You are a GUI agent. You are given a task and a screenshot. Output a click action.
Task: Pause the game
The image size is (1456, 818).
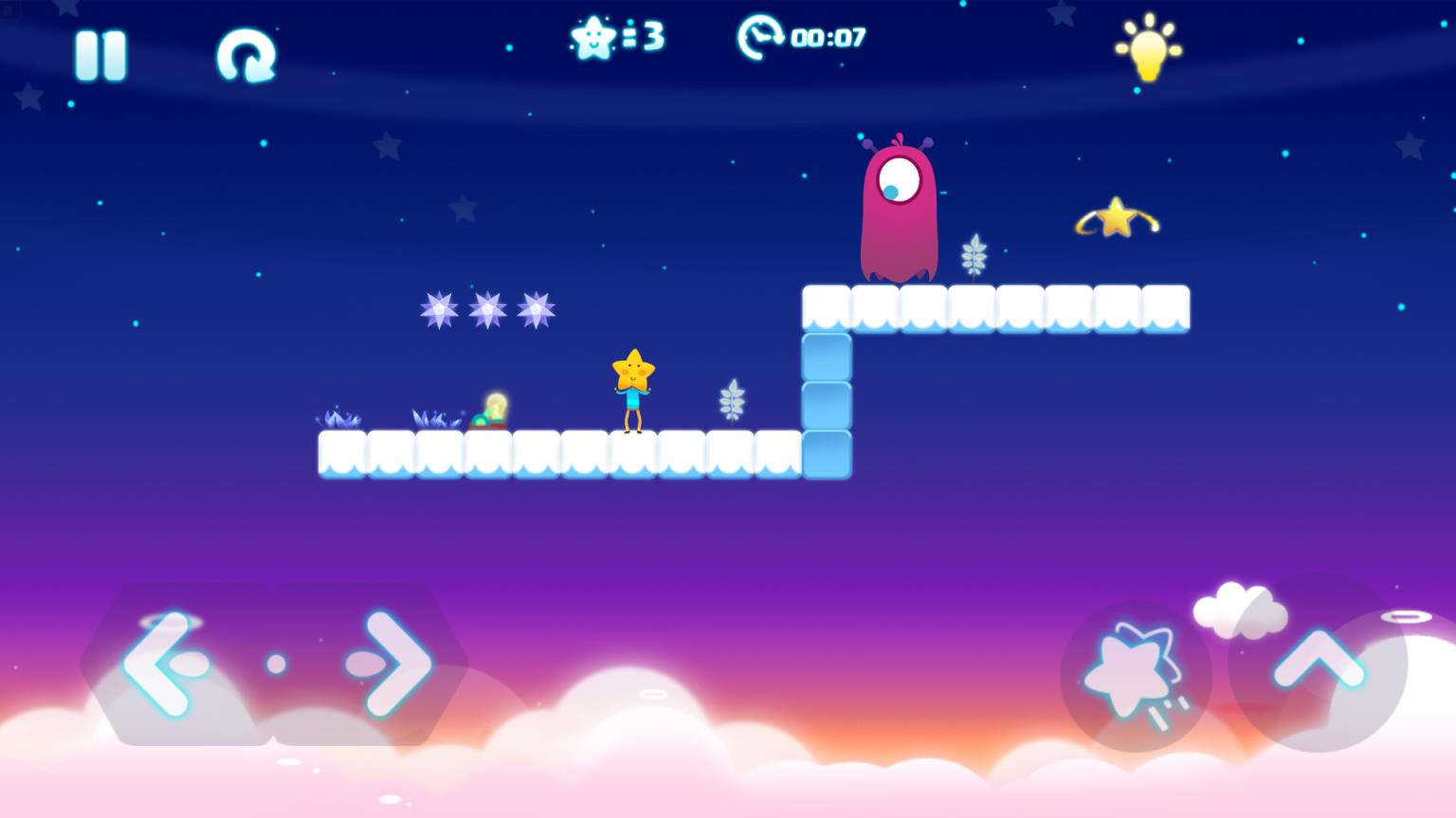101,54
